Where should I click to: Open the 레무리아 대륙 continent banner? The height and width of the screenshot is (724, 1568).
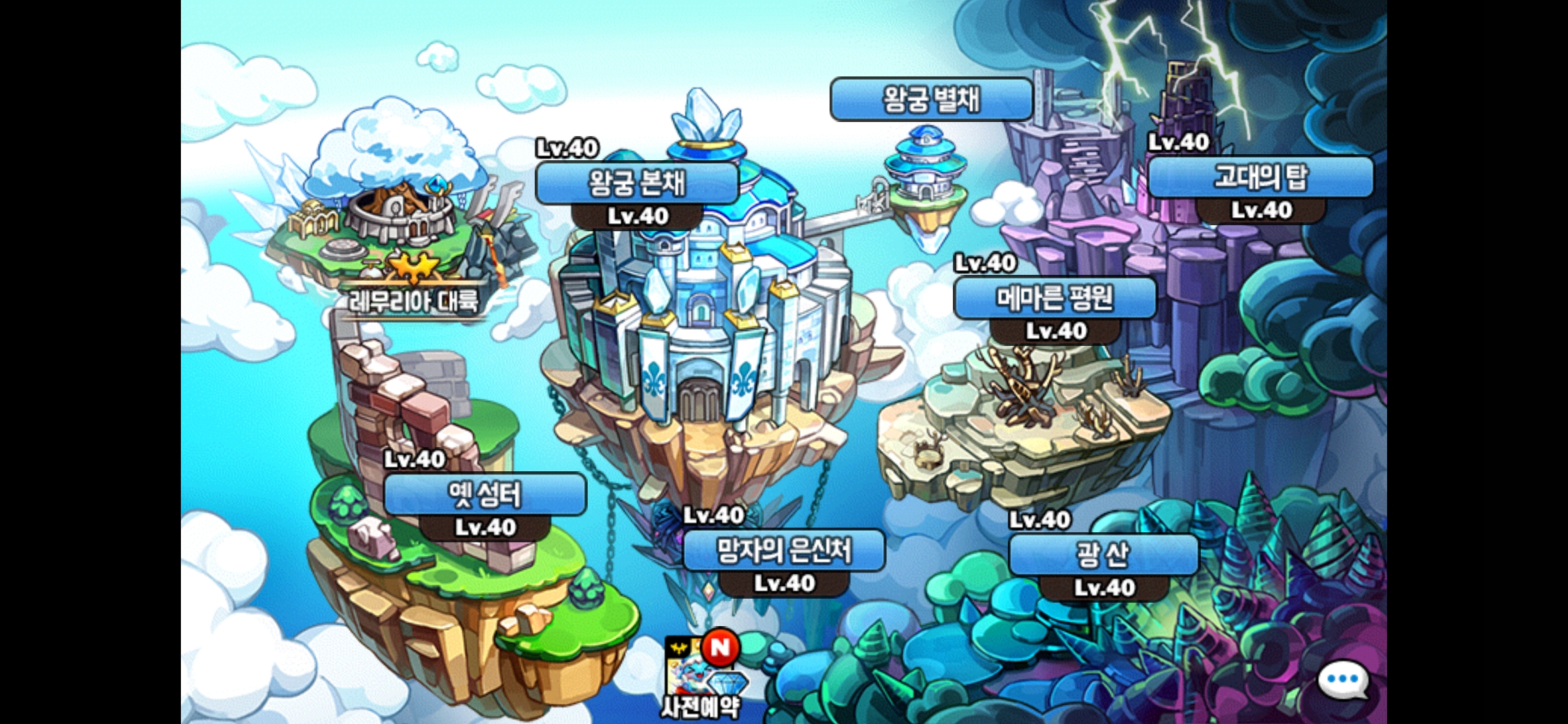pos(413,302)
